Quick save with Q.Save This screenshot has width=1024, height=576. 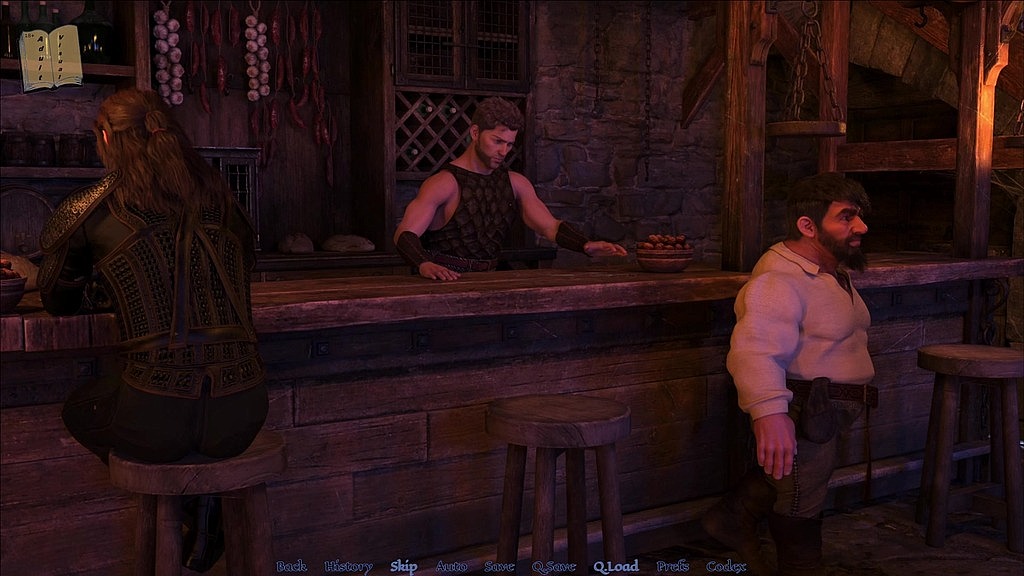(553, 566)
